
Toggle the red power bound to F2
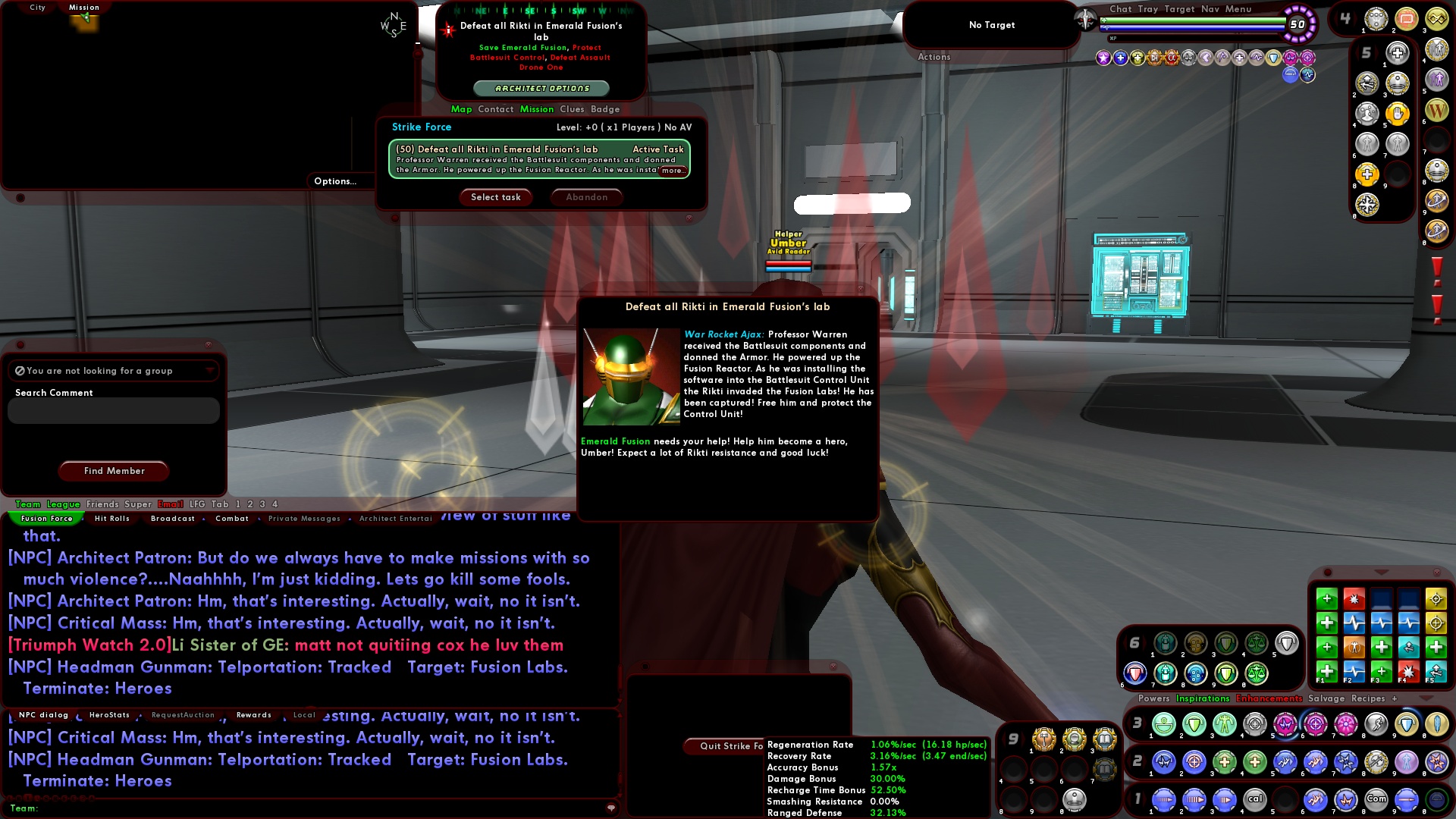pos(1354,600)
